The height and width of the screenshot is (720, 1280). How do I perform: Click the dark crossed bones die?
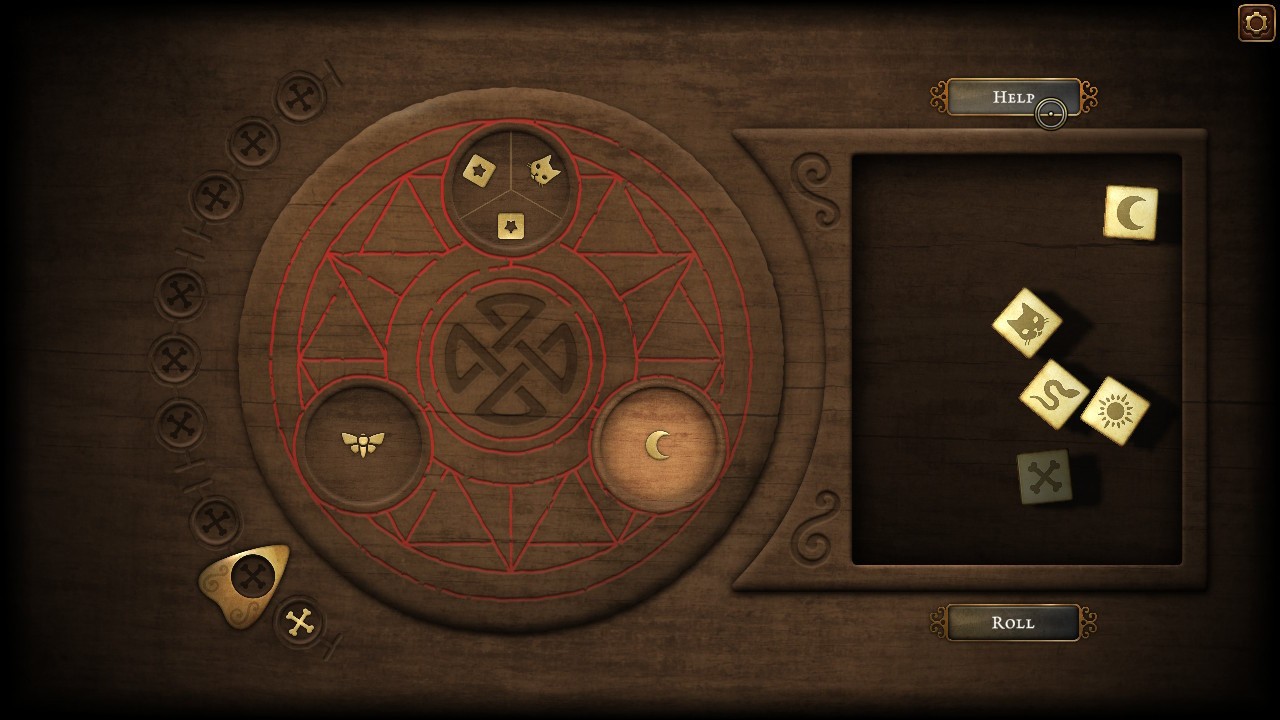1044,477
